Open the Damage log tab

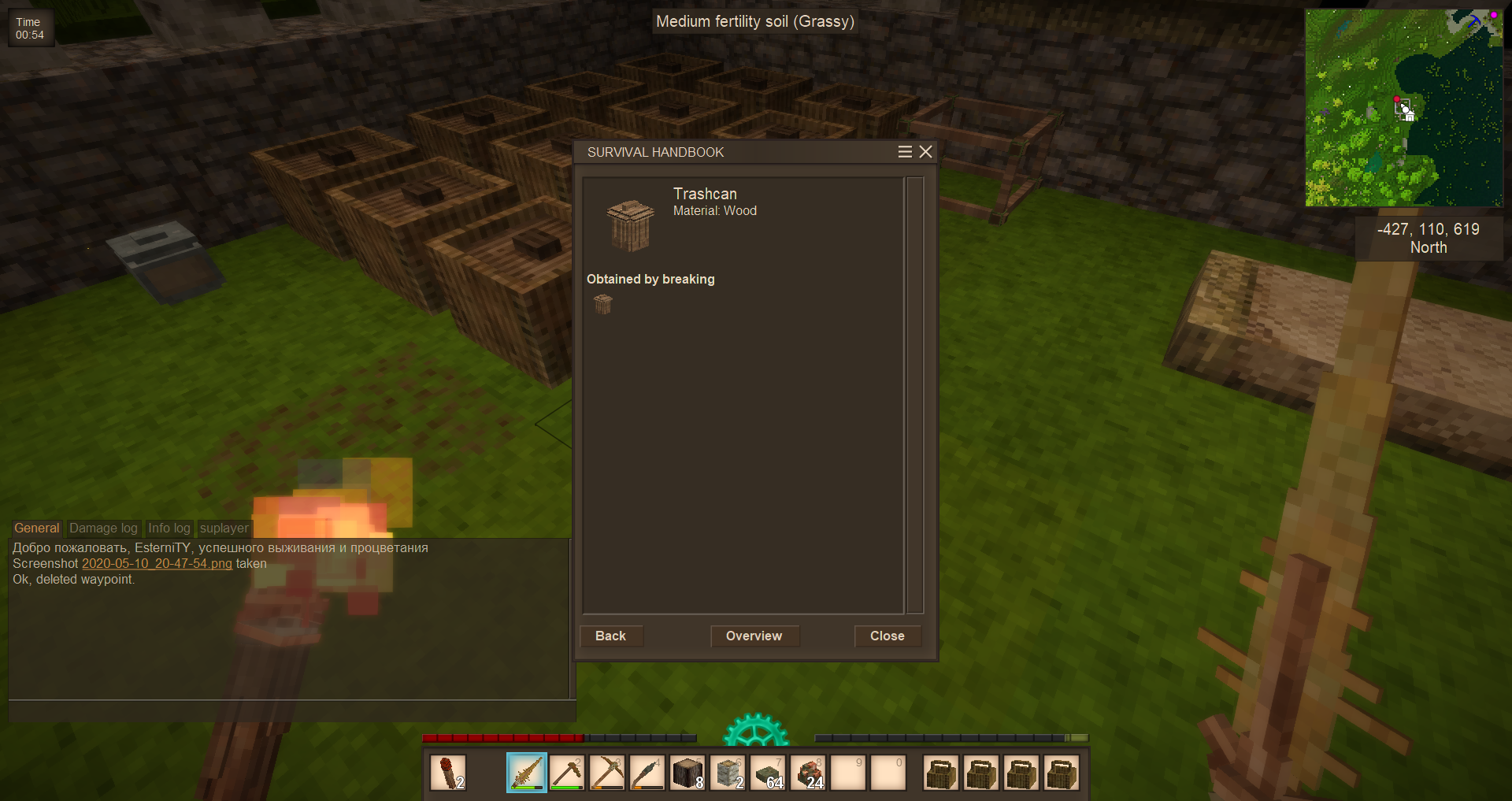[x=103, y=528]
